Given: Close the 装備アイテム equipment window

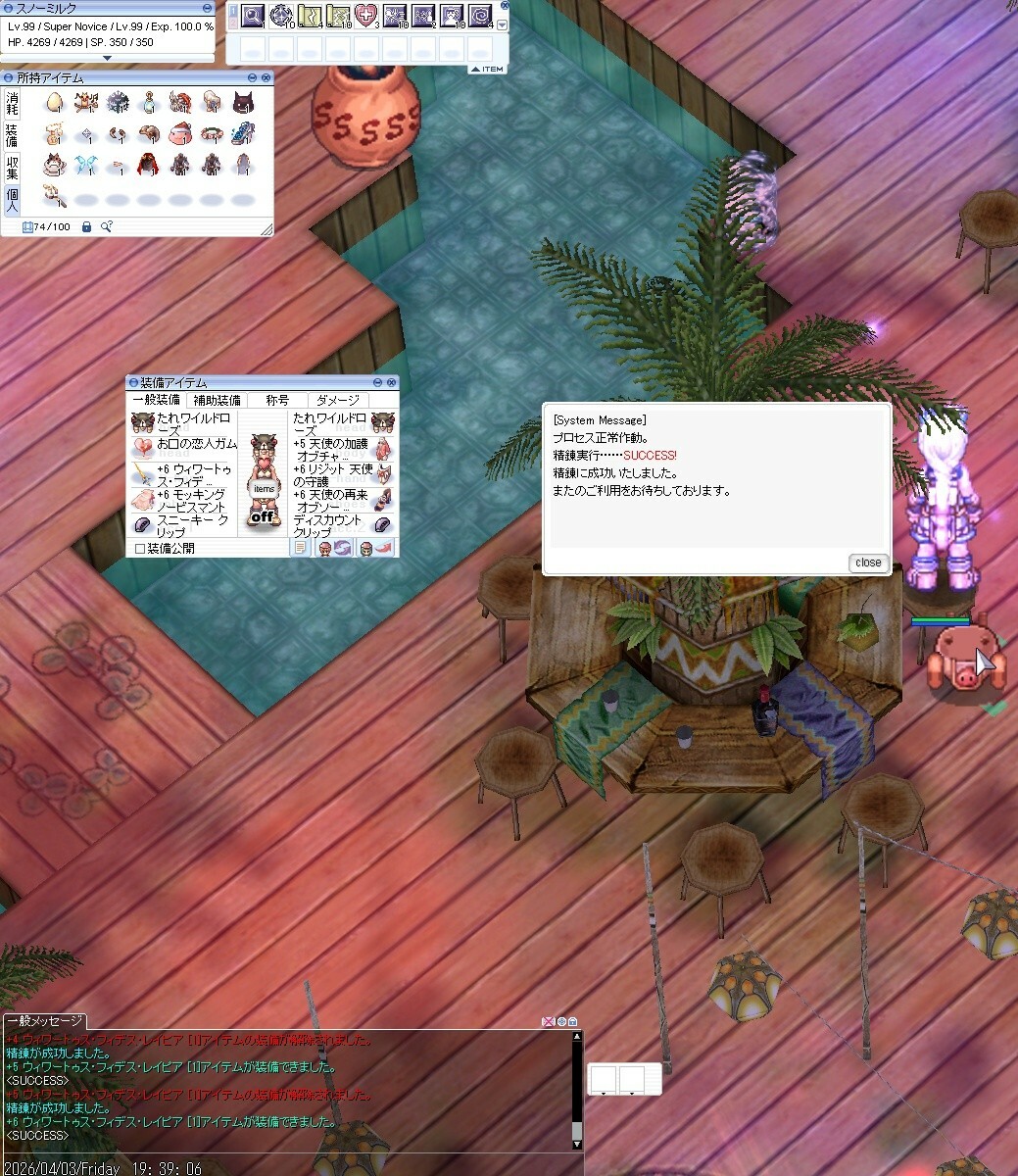Looking at the screenshot, I should pyautogui.click(x=393, y=382).
